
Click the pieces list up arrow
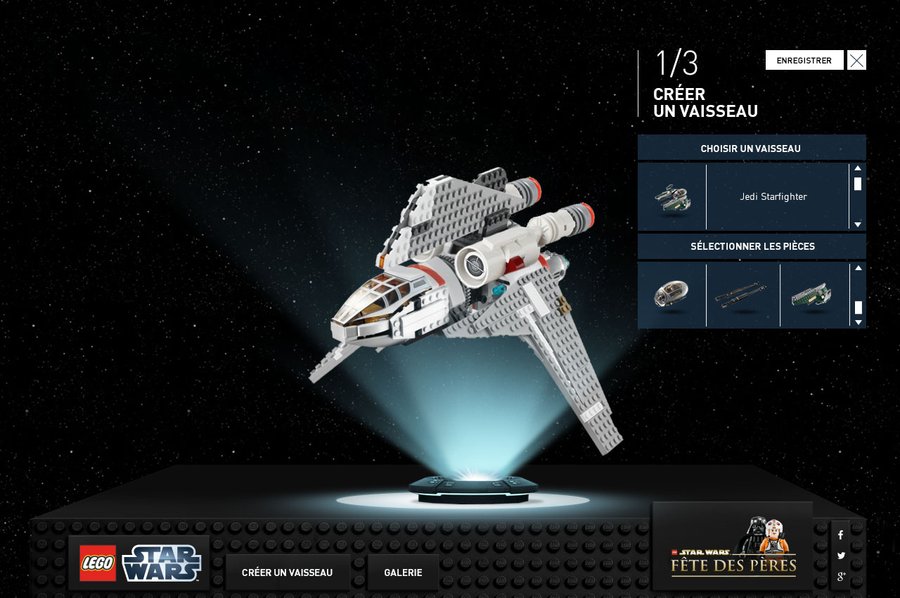tap(857, 269)
